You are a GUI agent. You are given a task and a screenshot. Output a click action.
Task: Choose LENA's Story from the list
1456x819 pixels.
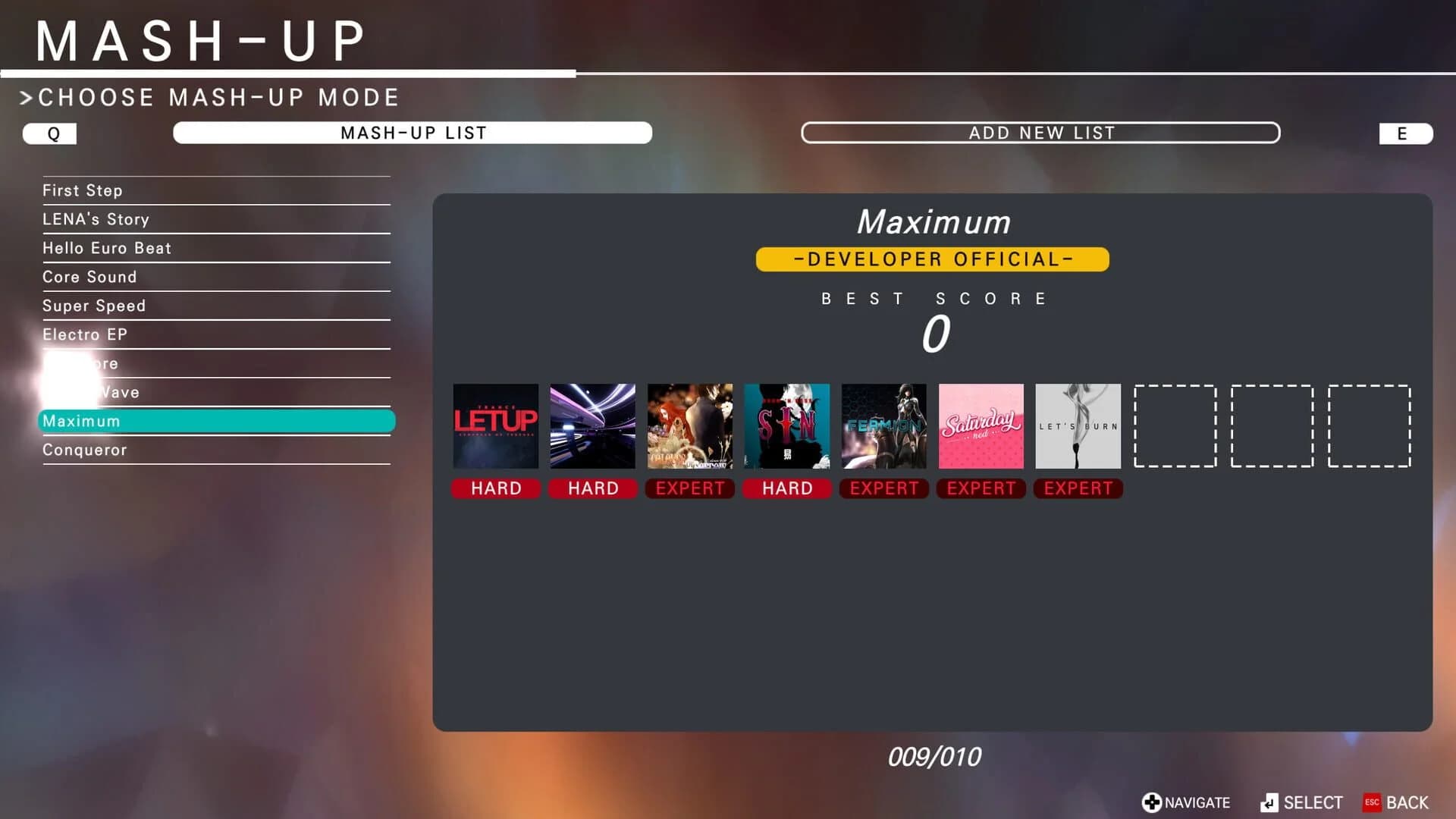pos(216,219)
